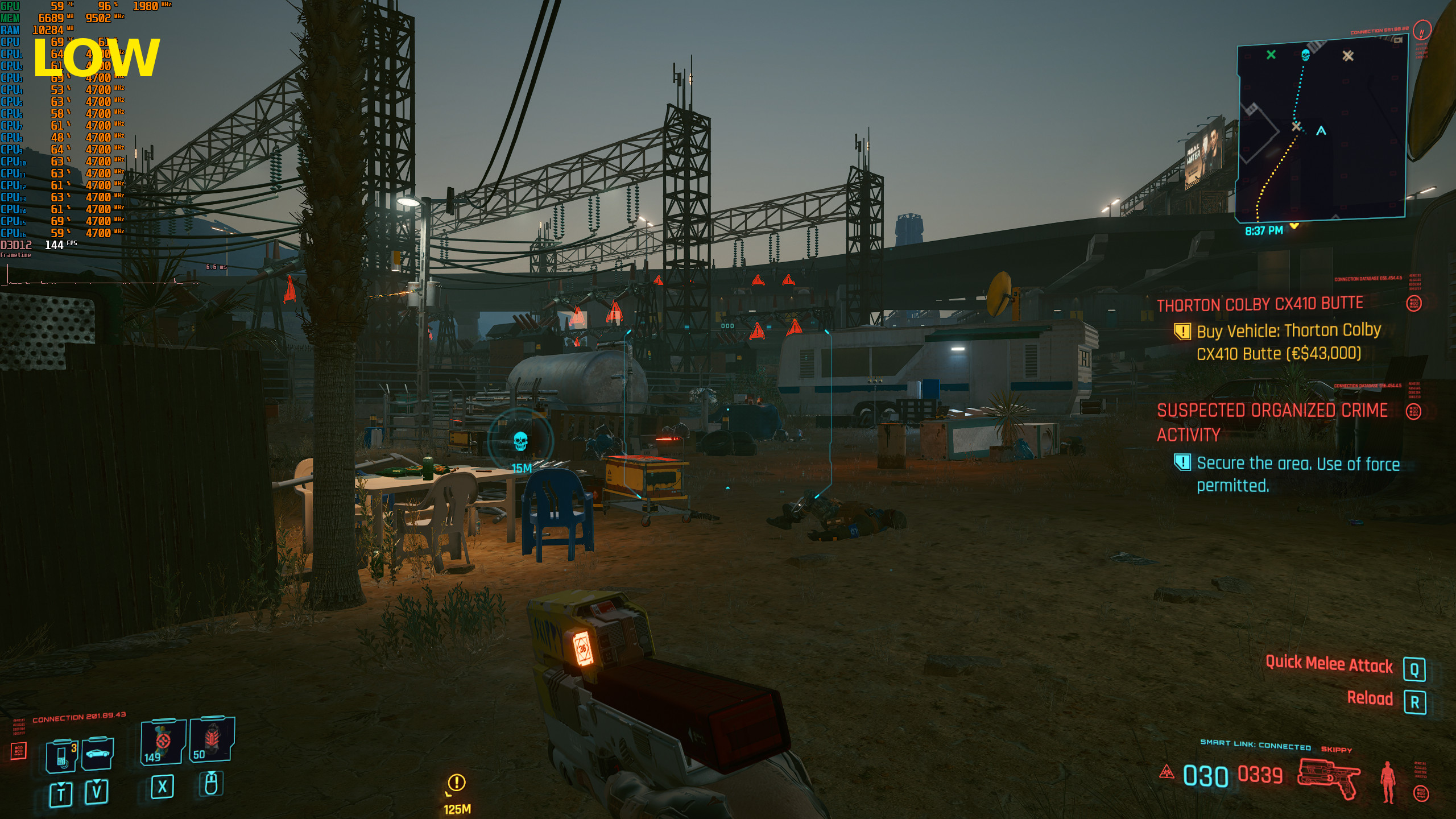
Task: Click the cyan skull target marker at 15M
Action: point(520,441)
